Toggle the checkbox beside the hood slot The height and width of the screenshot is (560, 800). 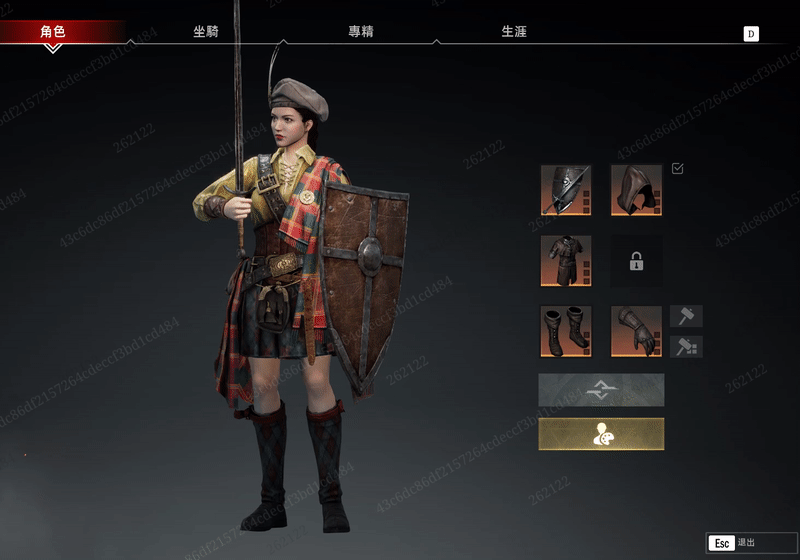tap(678, 169)
